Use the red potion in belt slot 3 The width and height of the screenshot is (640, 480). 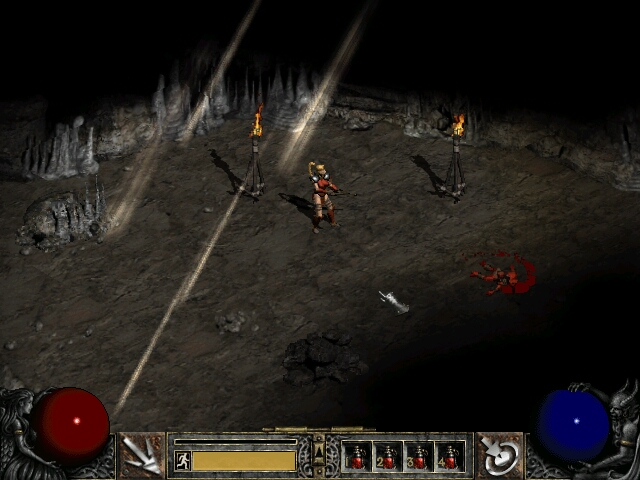419,457
